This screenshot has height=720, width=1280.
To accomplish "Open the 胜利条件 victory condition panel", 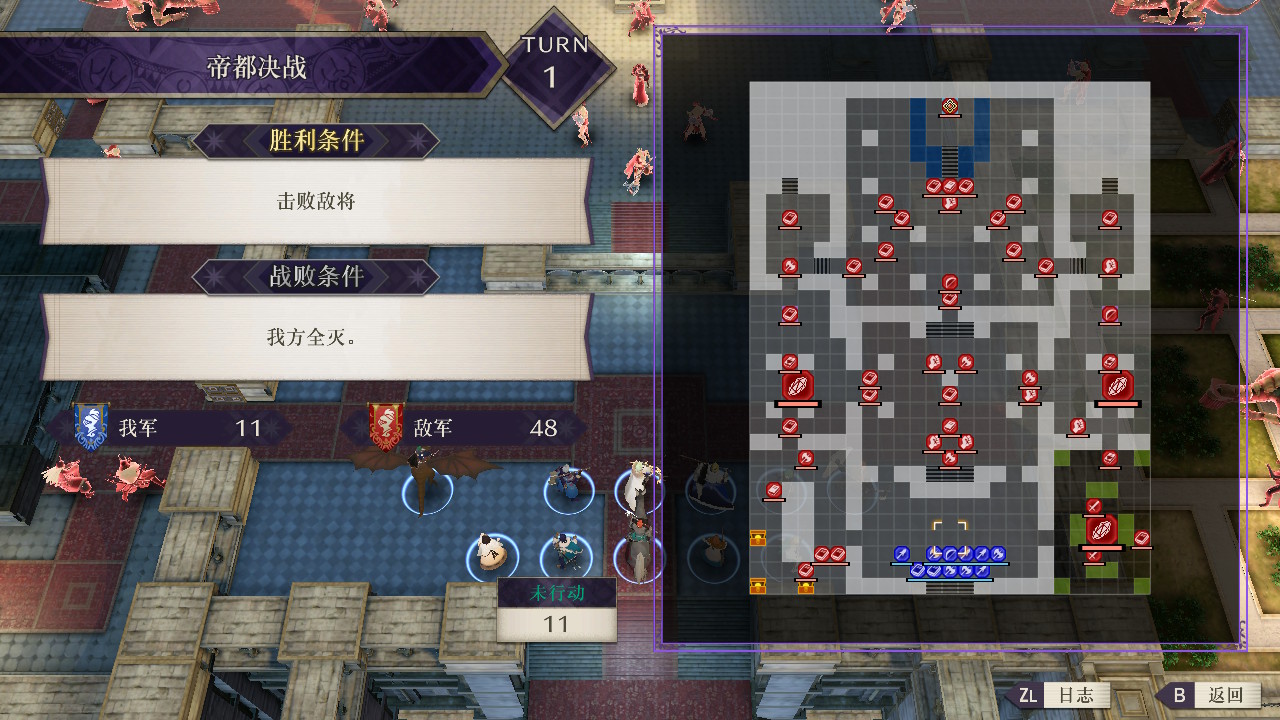I will coord(316,141).
